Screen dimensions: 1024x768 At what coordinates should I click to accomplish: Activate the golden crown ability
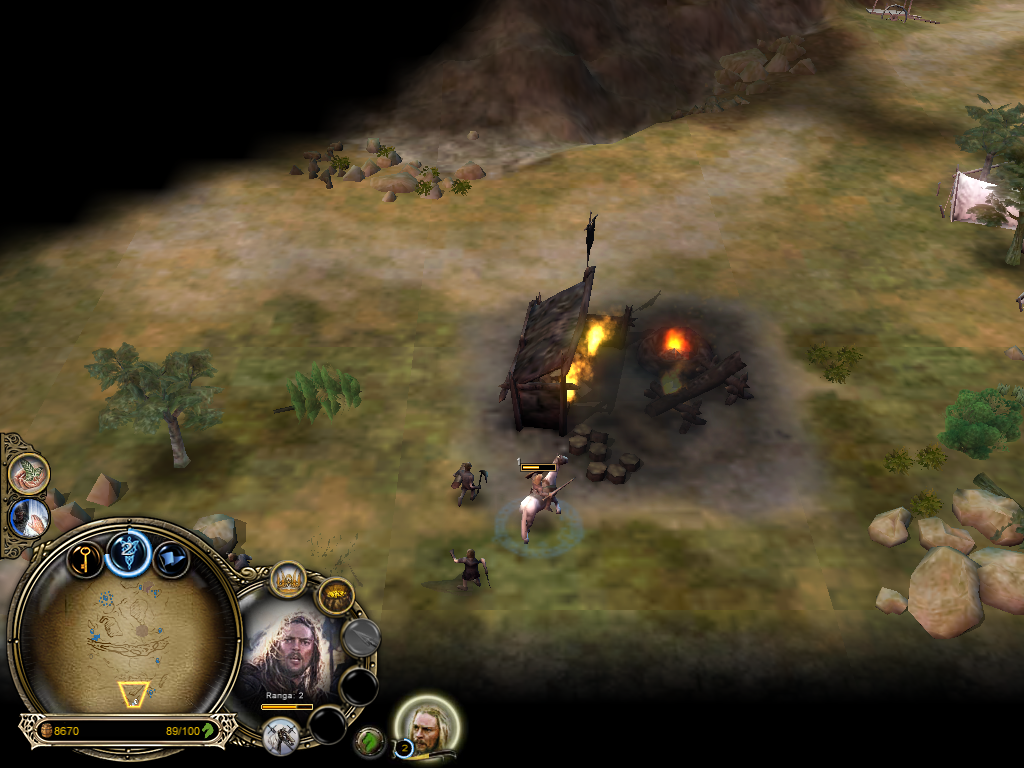tap(288, 580)
